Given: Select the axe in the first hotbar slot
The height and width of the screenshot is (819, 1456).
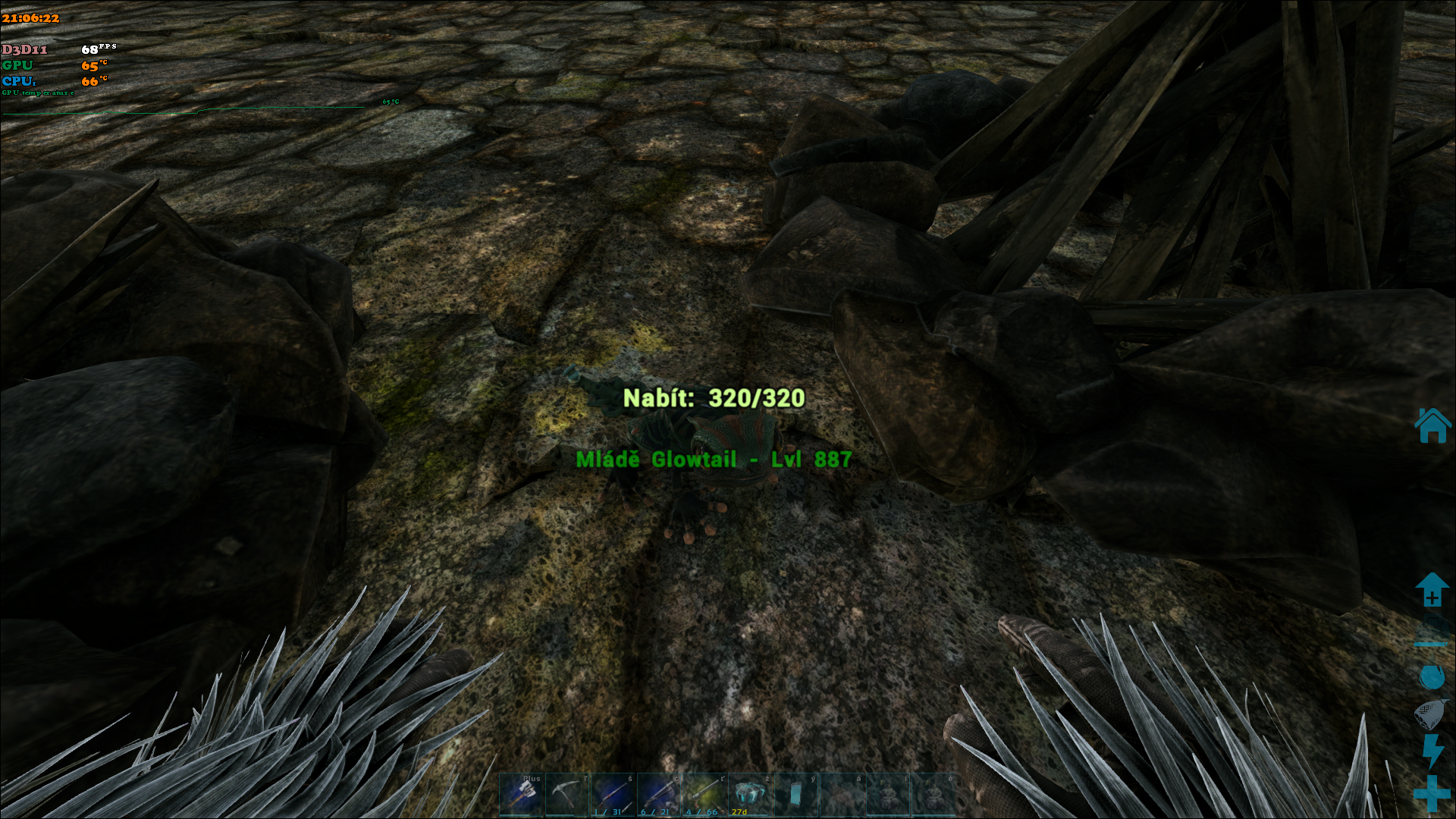Looking at the screenshot, I should tap(521, 795).
